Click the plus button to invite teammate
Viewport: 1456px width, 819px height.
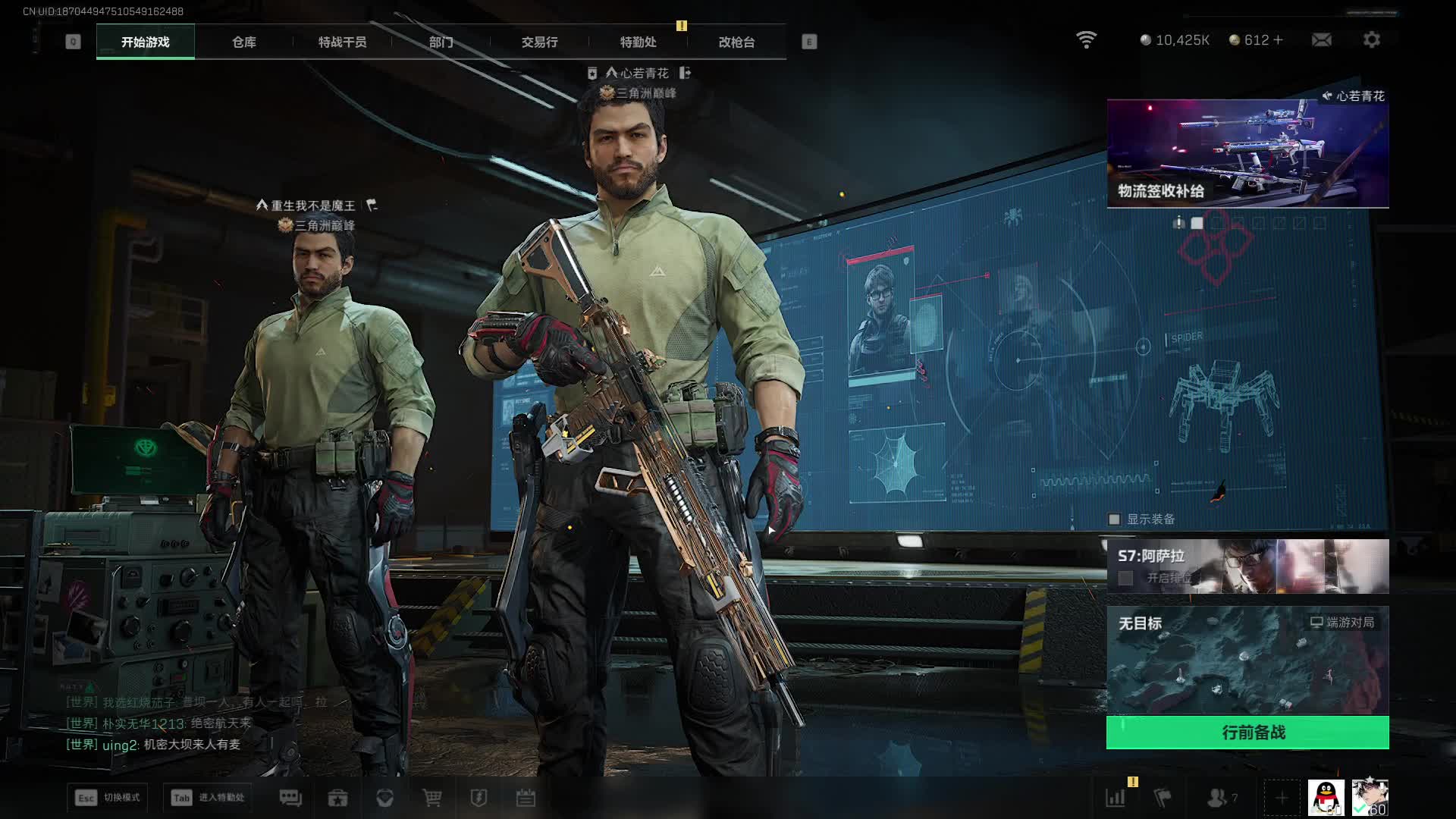[x=1282, y=798]
